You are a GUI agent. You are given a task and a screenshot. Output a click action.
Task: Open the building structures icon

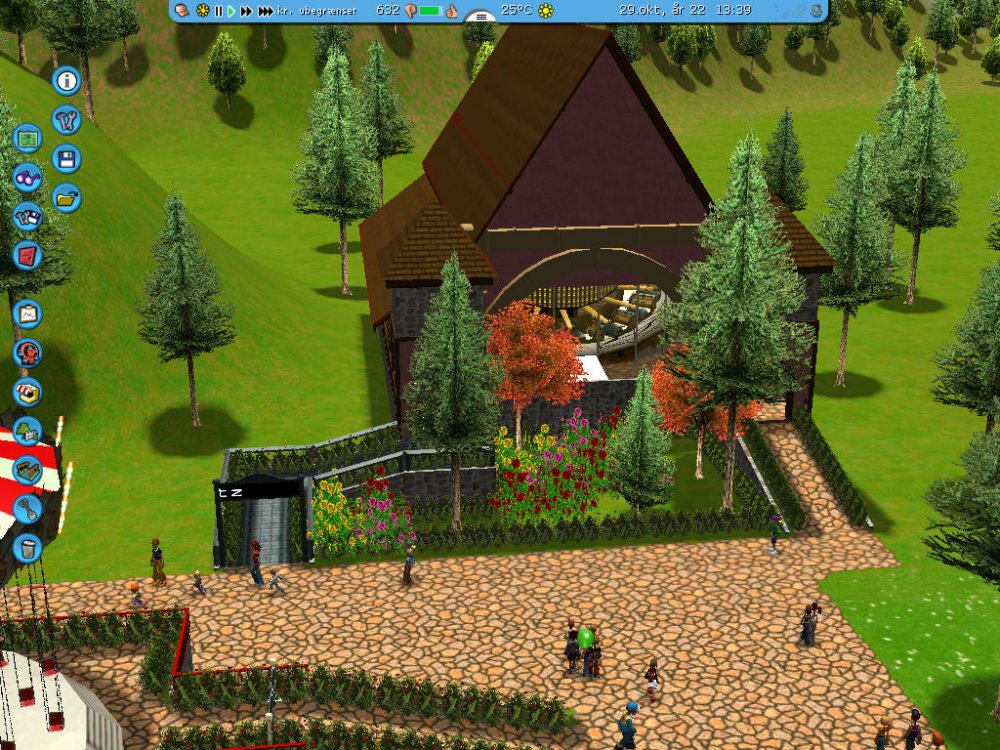[x=28, y=469]
